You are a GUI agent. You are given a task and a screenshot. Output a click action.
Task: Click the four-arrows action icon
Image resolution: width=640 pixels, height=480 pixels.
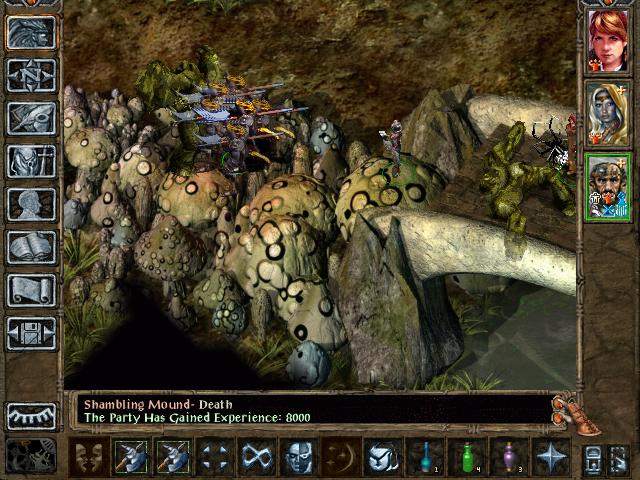click(215, 457)
